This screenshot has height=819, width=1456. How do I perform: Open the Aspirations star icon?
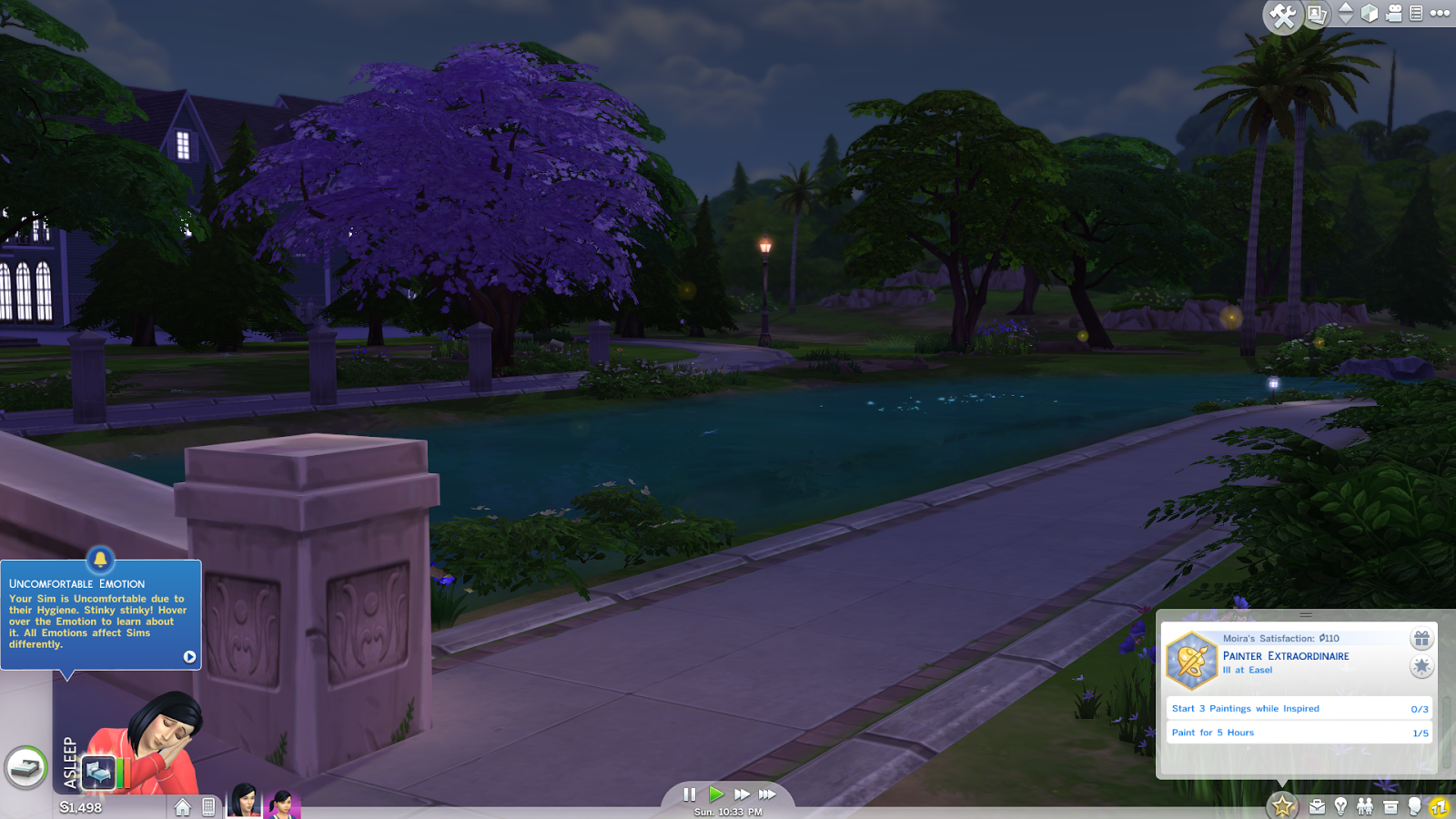tap(1282, 804)
